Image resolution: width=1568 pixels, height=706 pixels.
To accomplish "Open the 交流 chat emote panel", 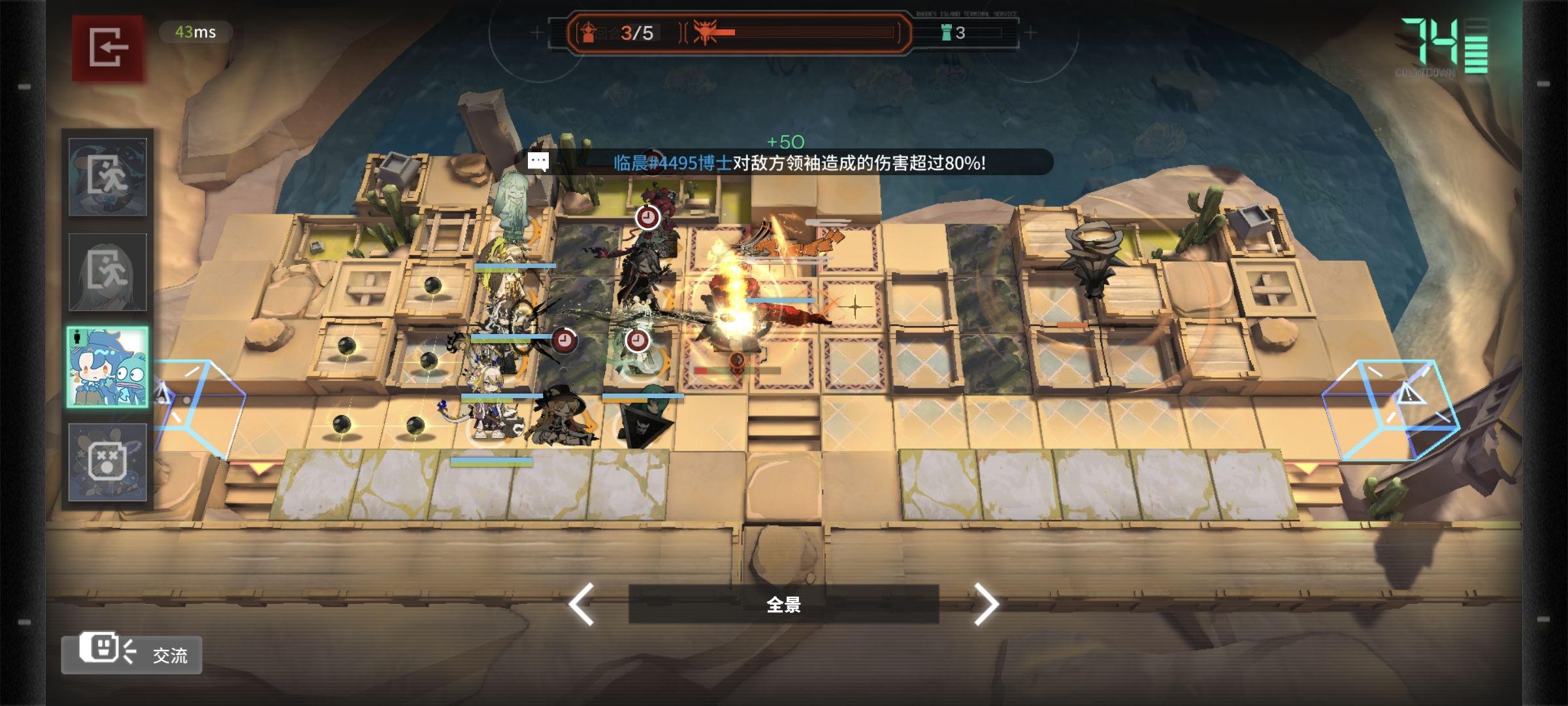I will tap(132, 654).
